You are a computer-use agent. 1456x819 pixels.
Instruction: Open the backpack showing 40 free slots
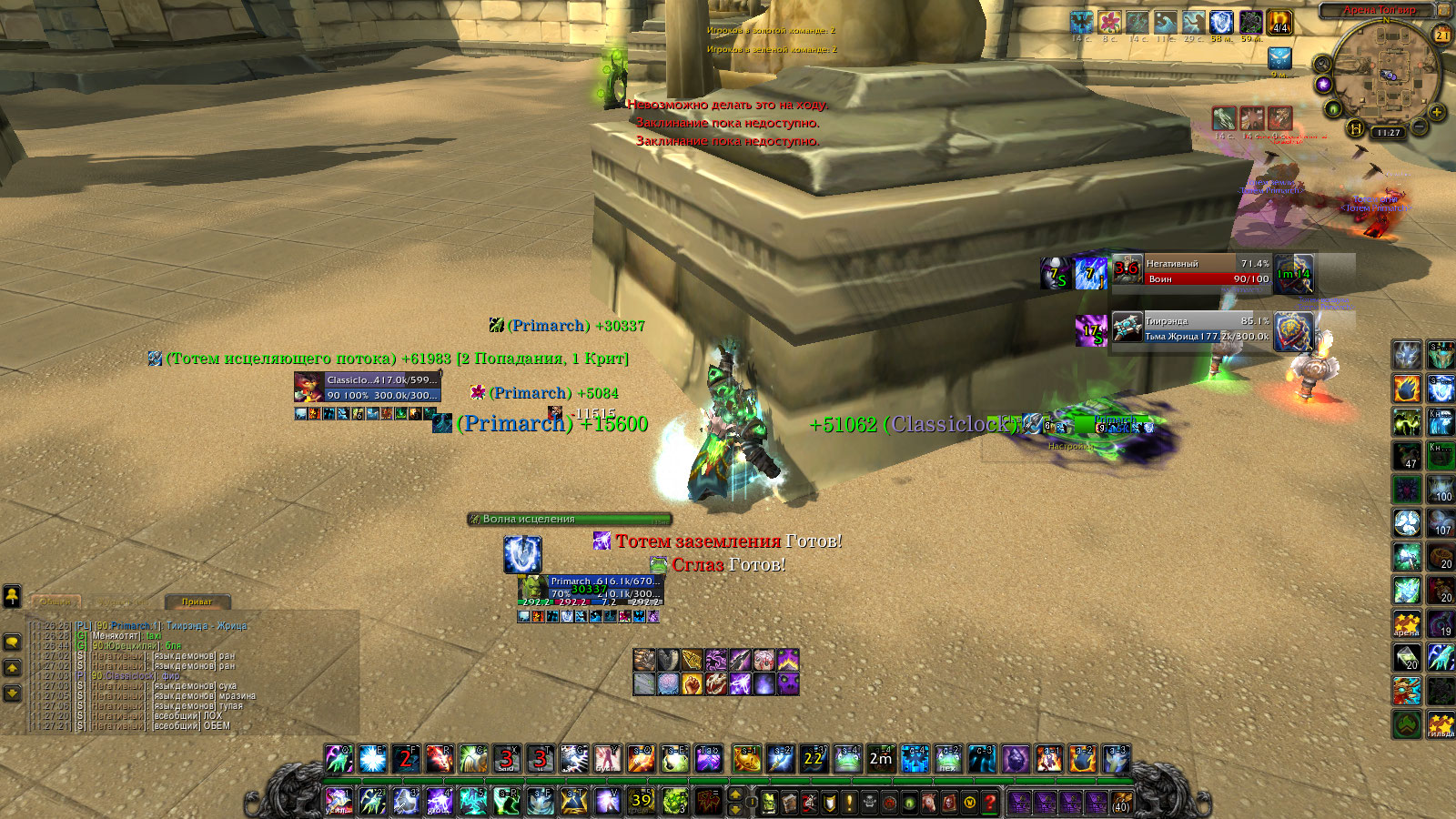click(1120, 803)
